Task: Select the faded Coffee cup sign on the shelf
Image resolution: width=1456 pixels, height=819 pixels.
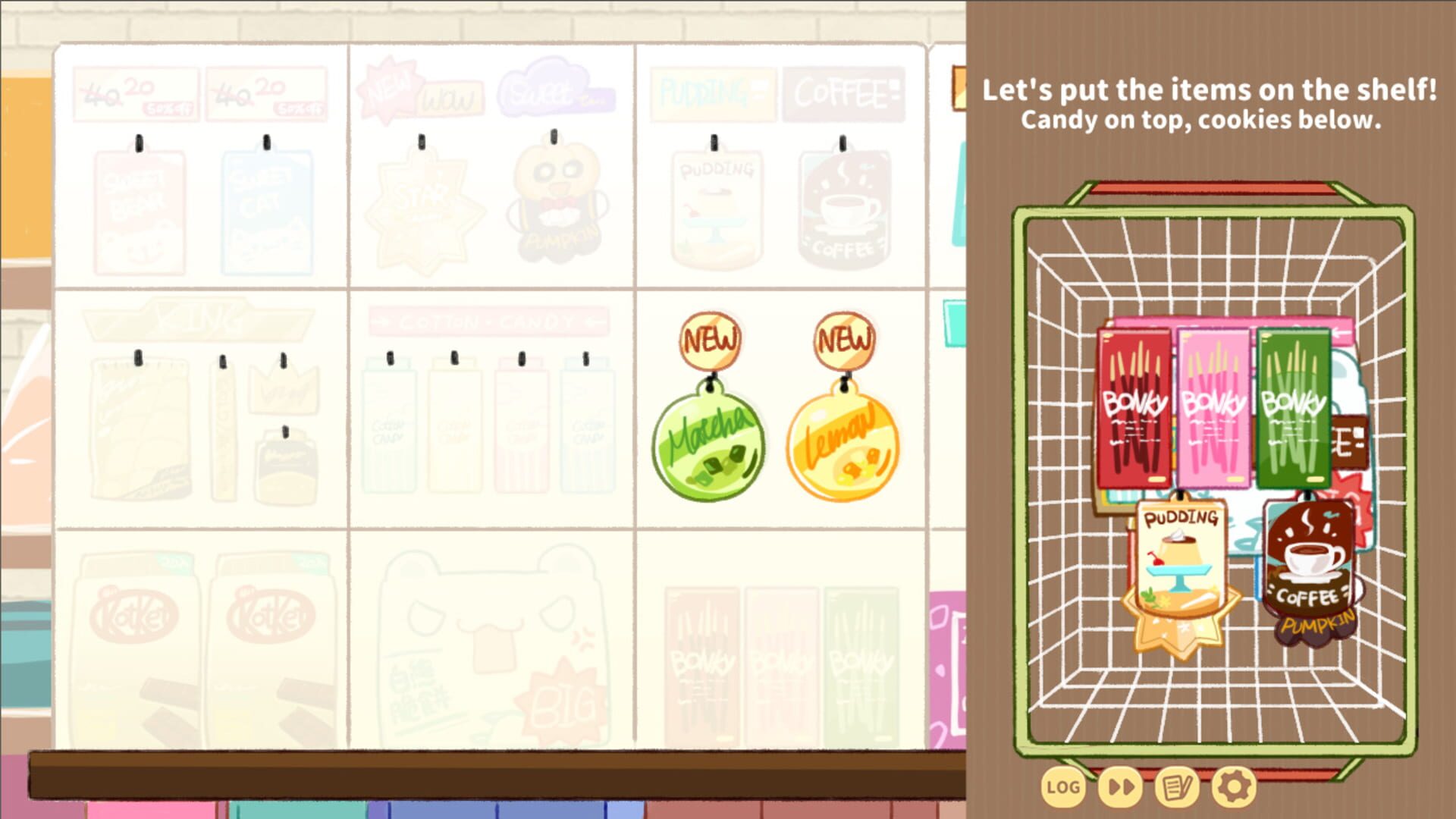Action: 844,205
